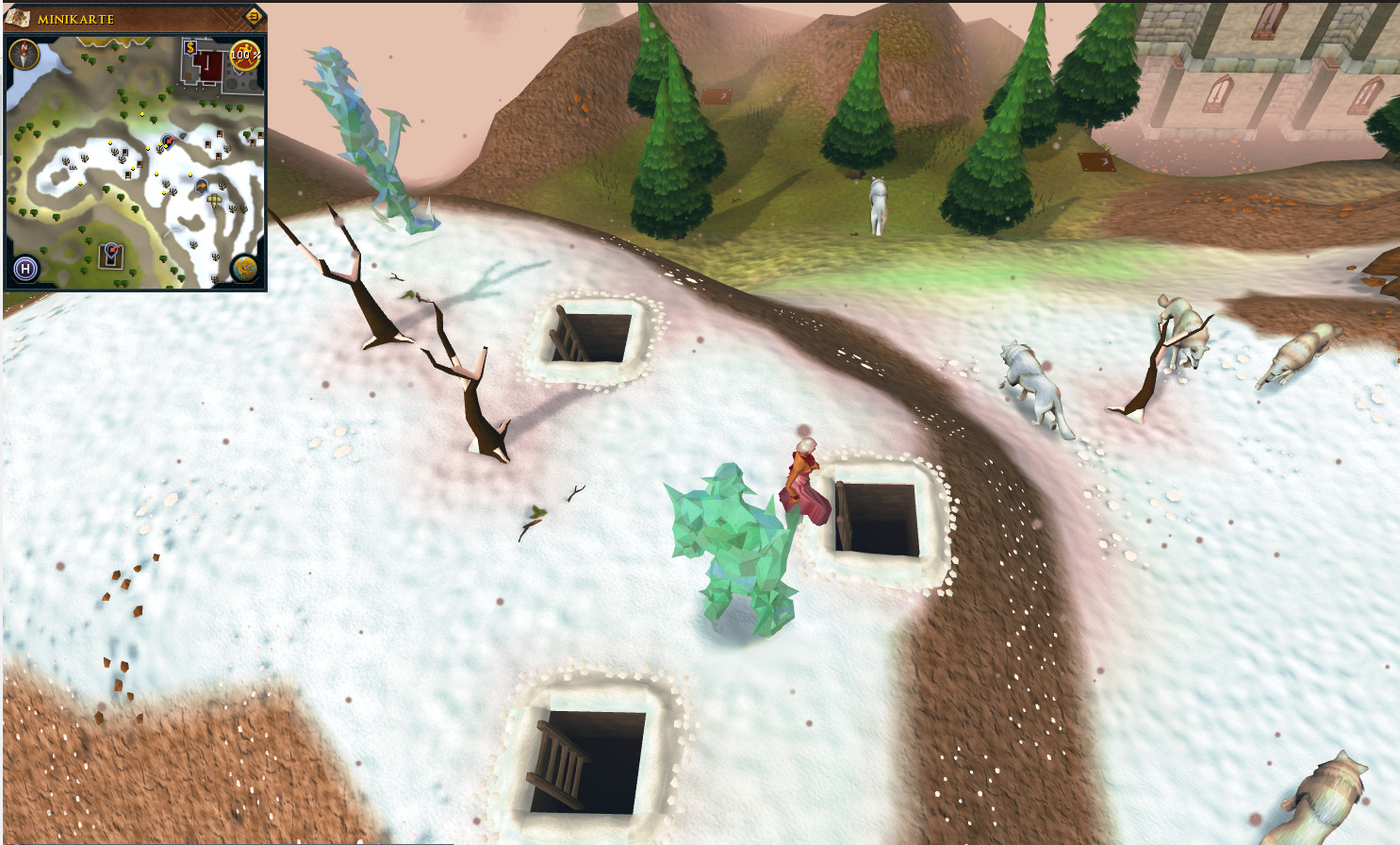Image resolution: width=1400 pixels, height=845 pixels.
Task: Toggle run mode at the 100% energy orb
Action: point(245,55)
